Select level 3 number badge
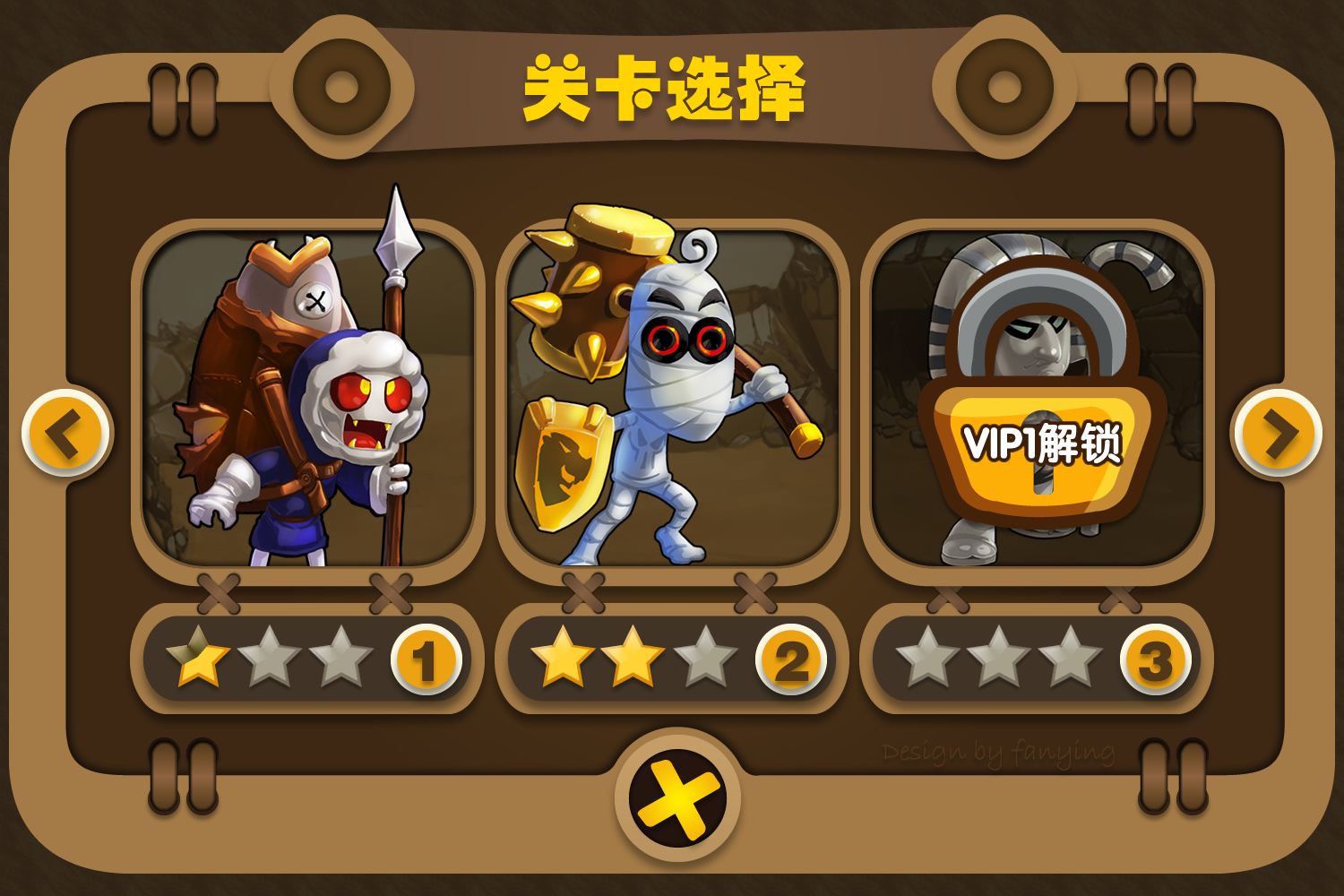This screenshot has width=1344, height=896. 1154,659
